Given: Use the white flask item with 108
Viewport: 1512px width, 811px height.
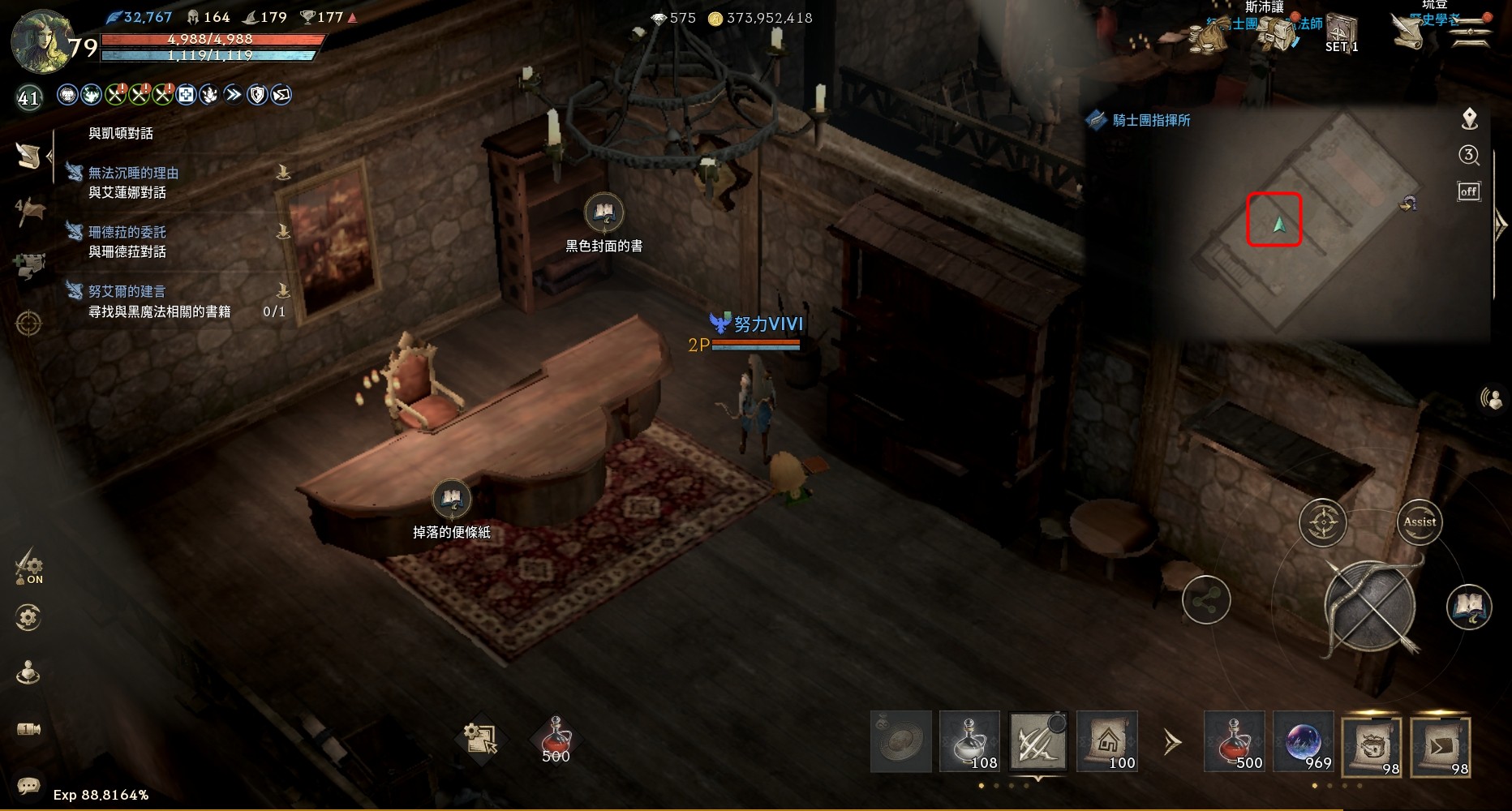Looking at the screenshot, I should (969, 741).
